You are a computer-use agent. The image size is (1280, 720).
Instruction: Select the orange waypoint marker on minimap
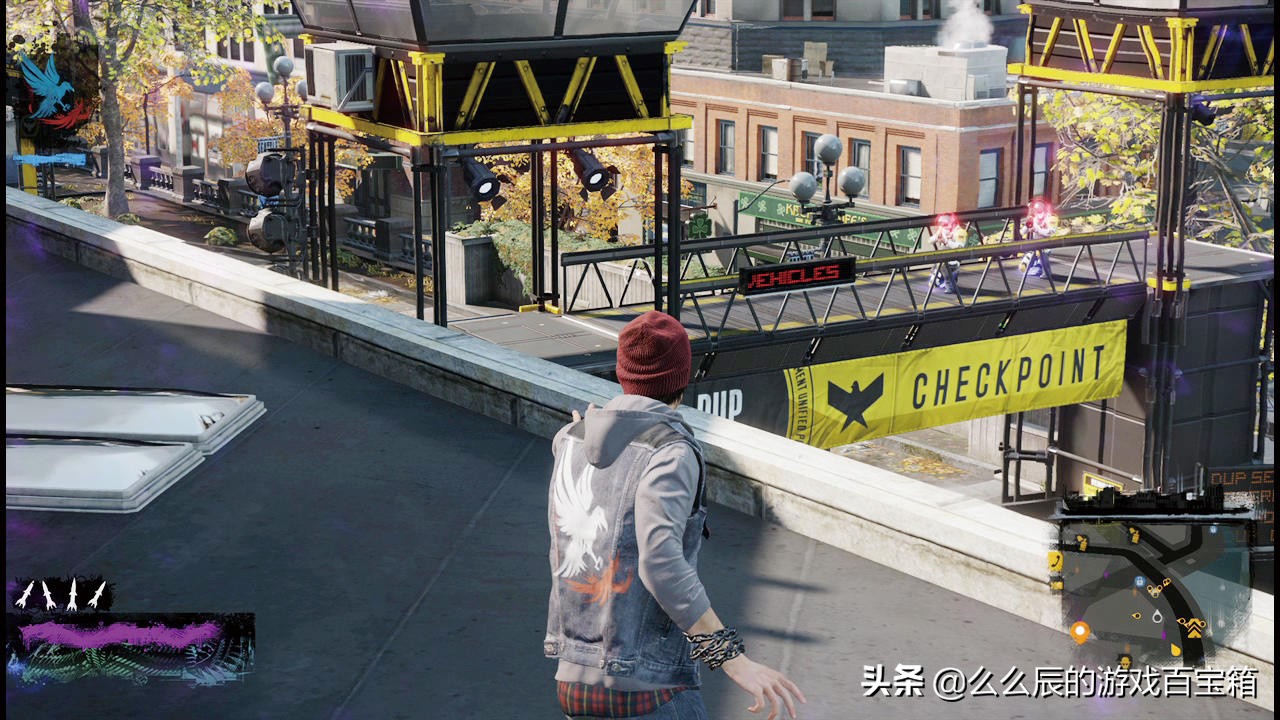pyautogui.click(x=1080, y=631)
